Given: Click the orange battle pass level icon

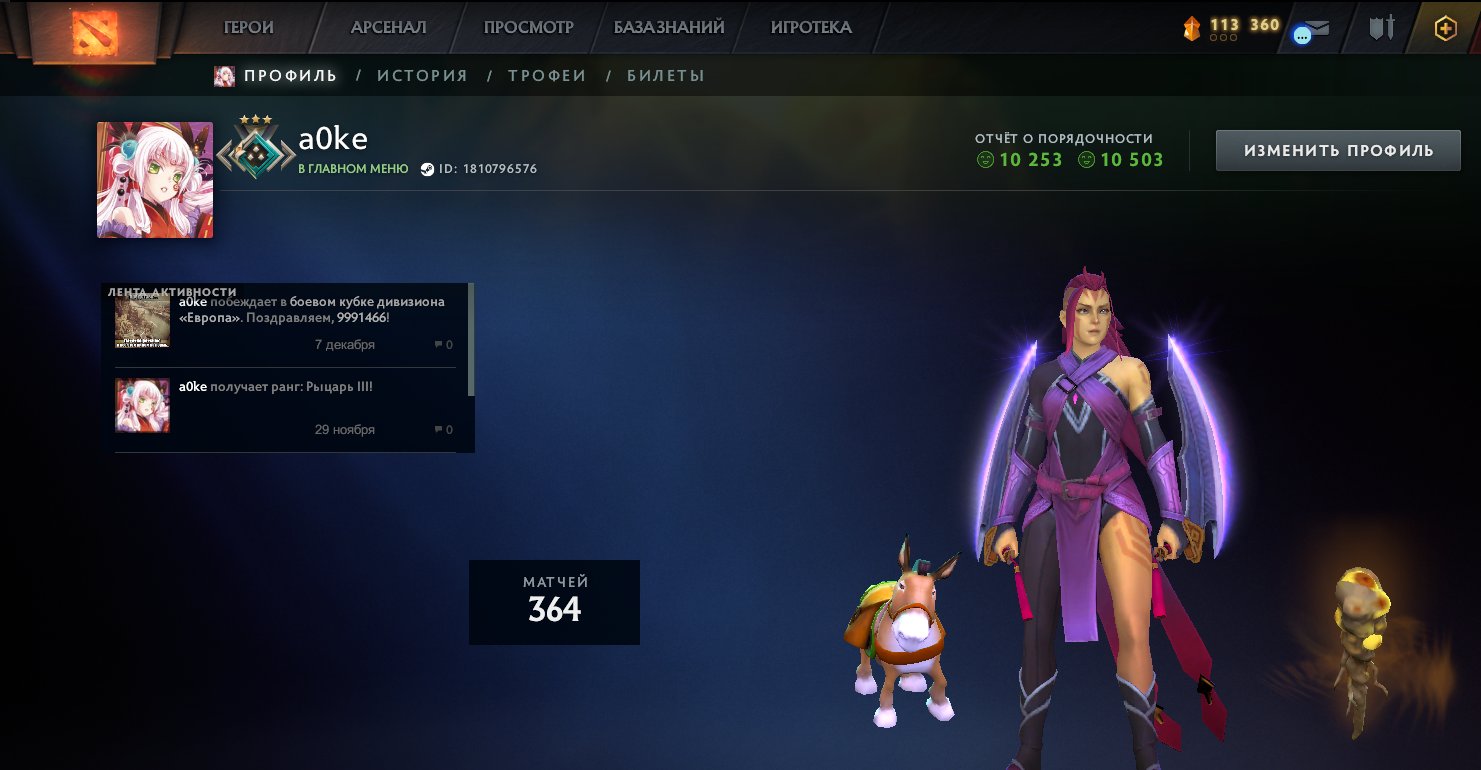Looking at the screenshot, I should pyautogui.click(x=1193, y=27).
